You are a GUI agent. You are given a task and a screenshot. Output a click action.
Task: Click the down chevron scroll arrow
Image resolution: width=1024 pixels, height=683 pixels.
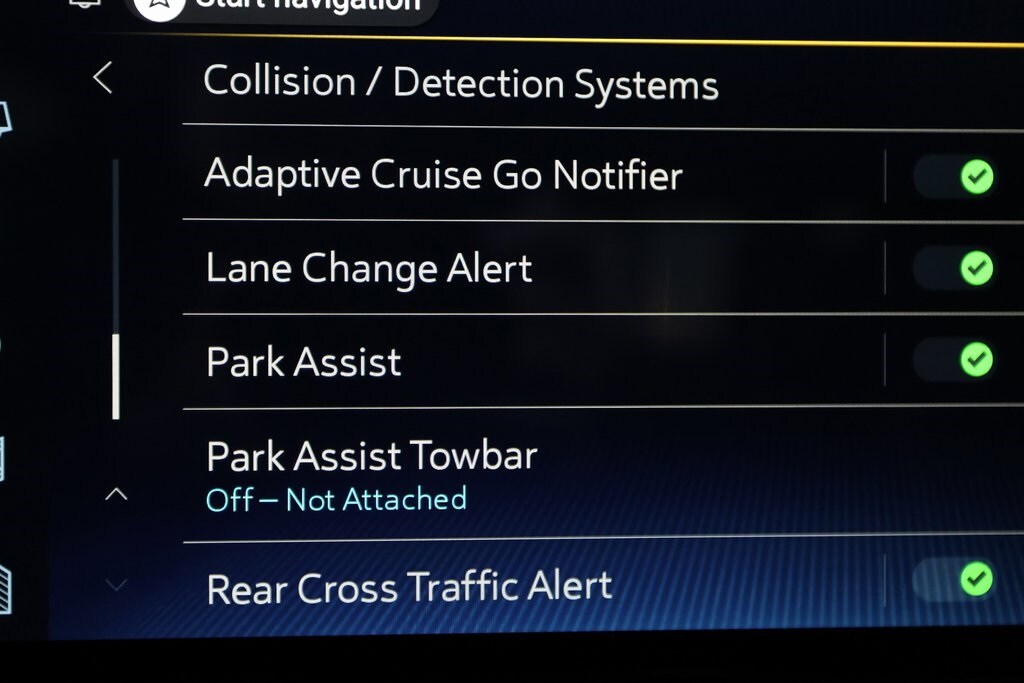coord(117,584)
